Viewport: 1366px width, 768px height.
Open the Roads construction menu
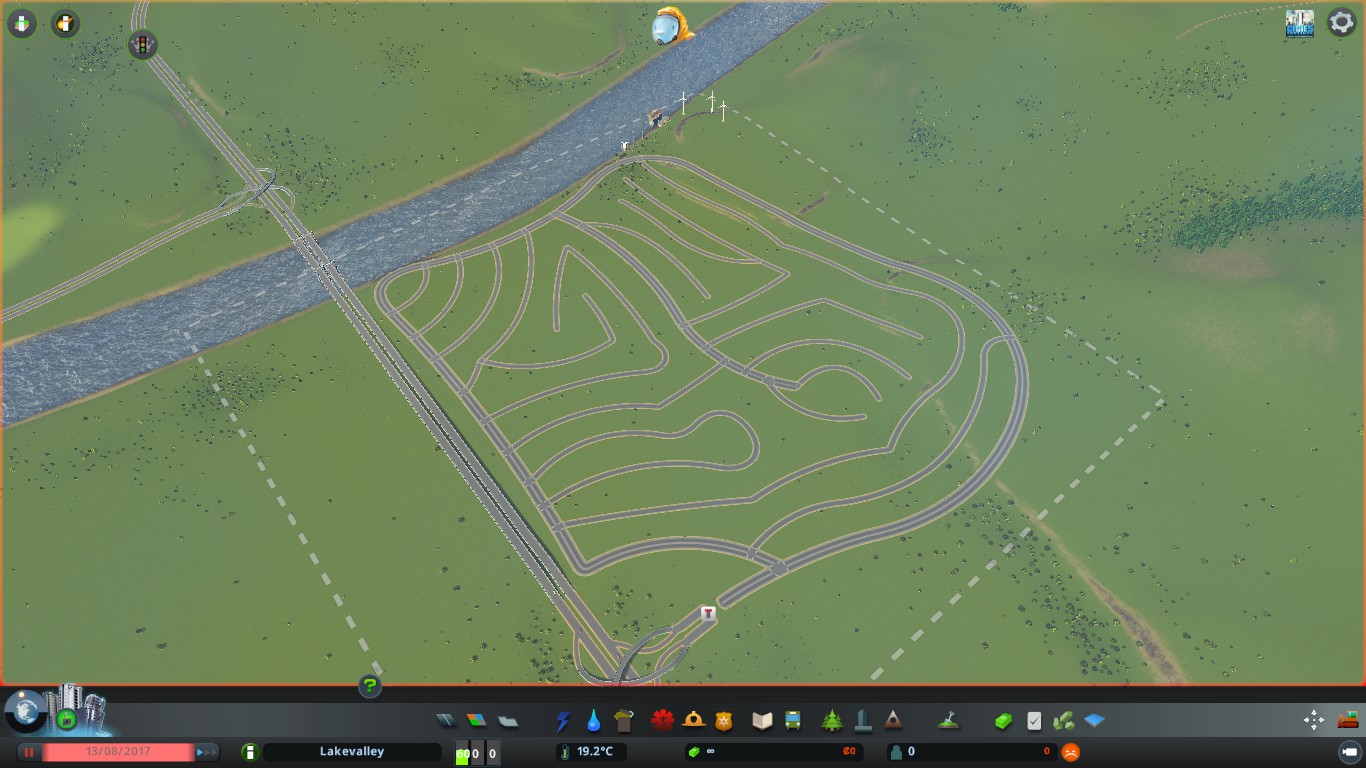pyautogui.click(x=447, y=719)
